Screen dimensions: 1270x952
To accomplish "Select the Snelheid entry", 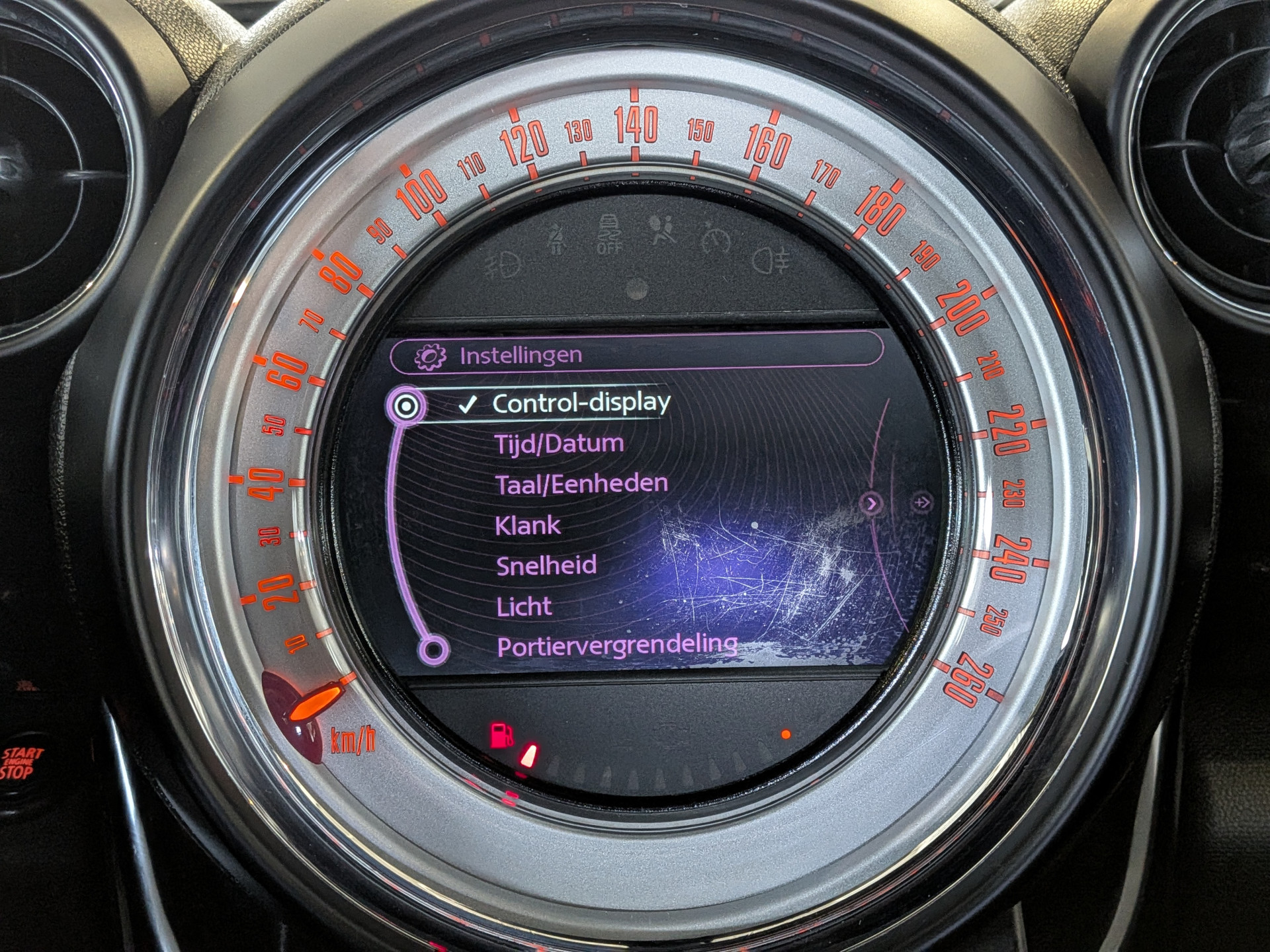I will [x=546, y=565].
